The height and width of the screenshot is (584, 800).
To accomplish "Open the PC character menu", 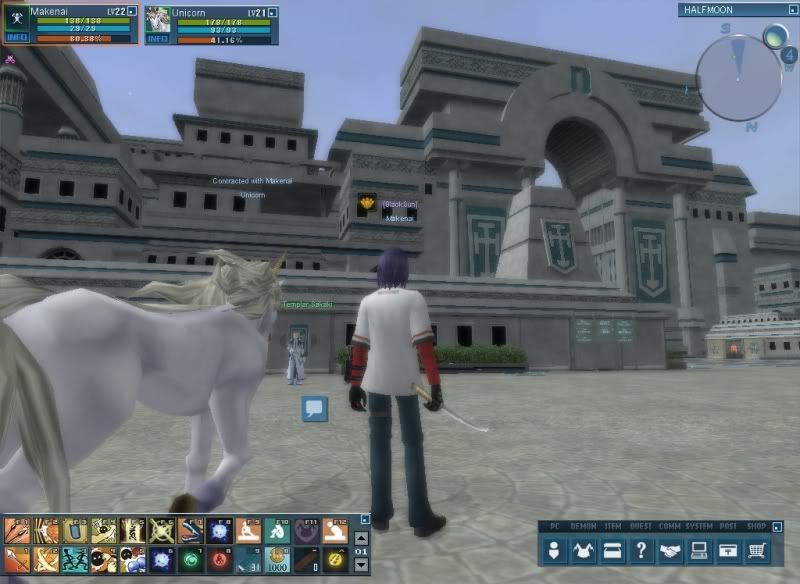I will click(554, 550).
